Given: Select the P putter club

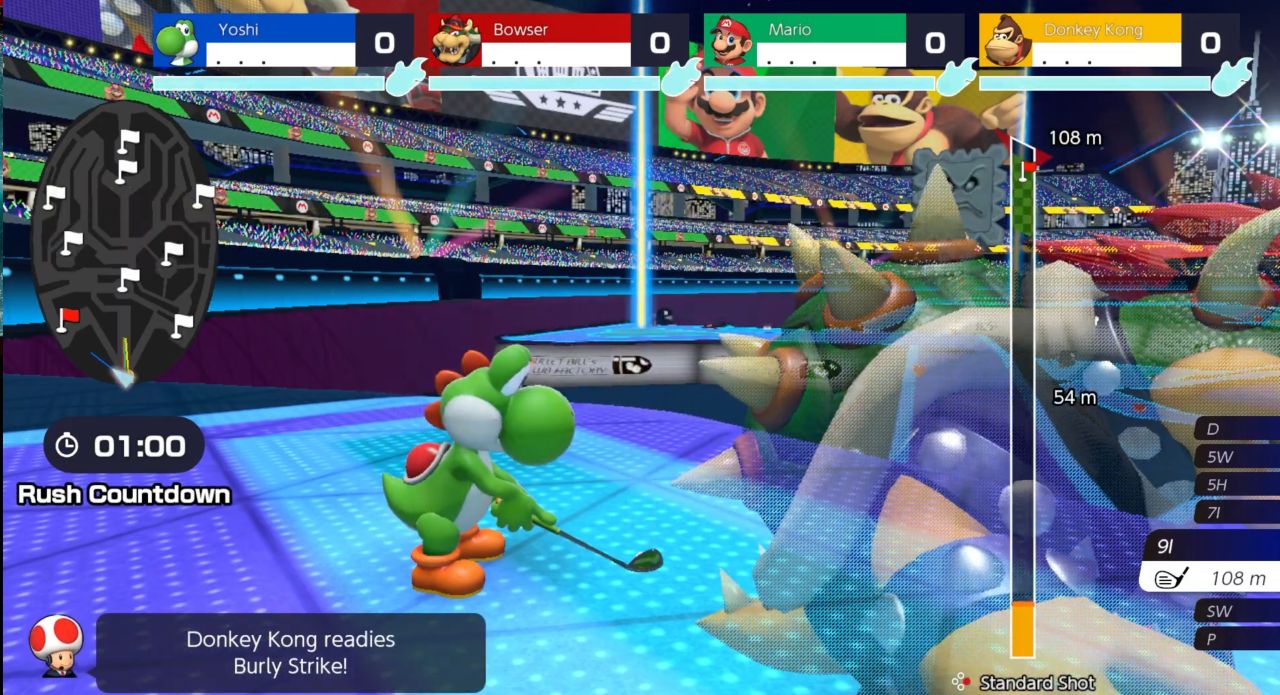Looking at the screenshot, I should 1236,639.
